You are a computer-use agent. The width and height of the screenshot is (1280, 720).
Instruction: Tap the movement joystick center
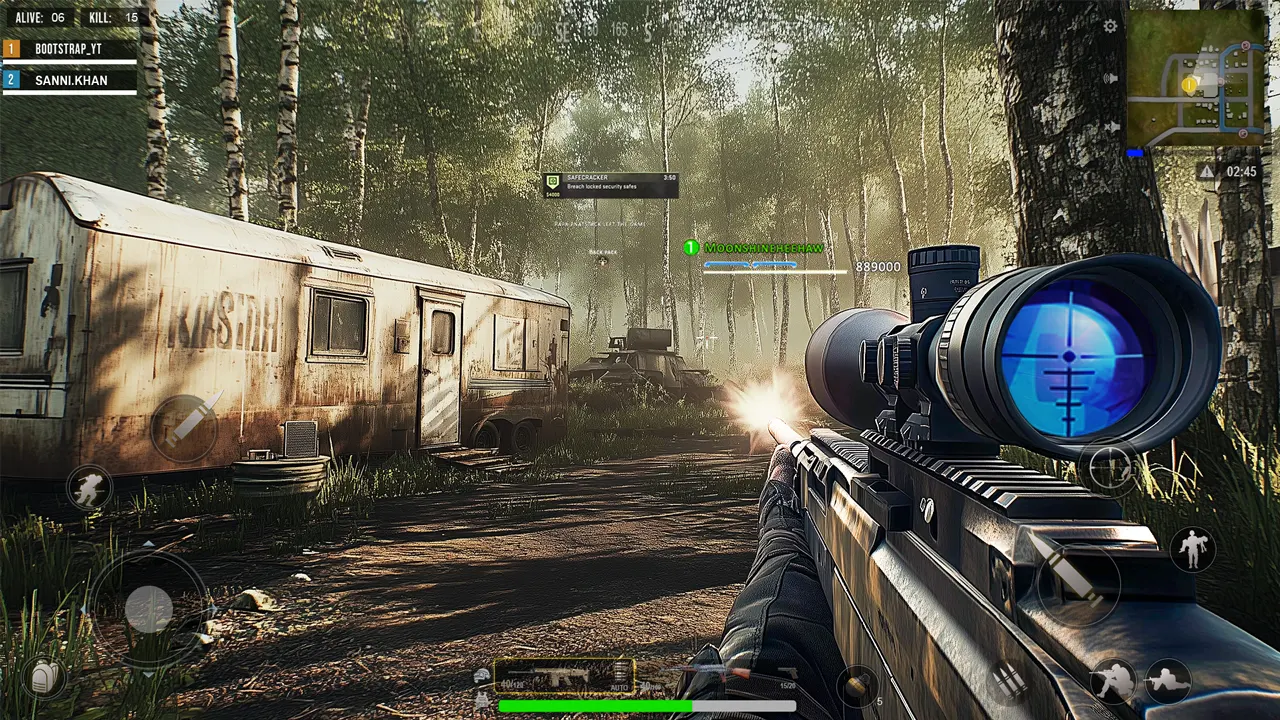pos(149,608)
